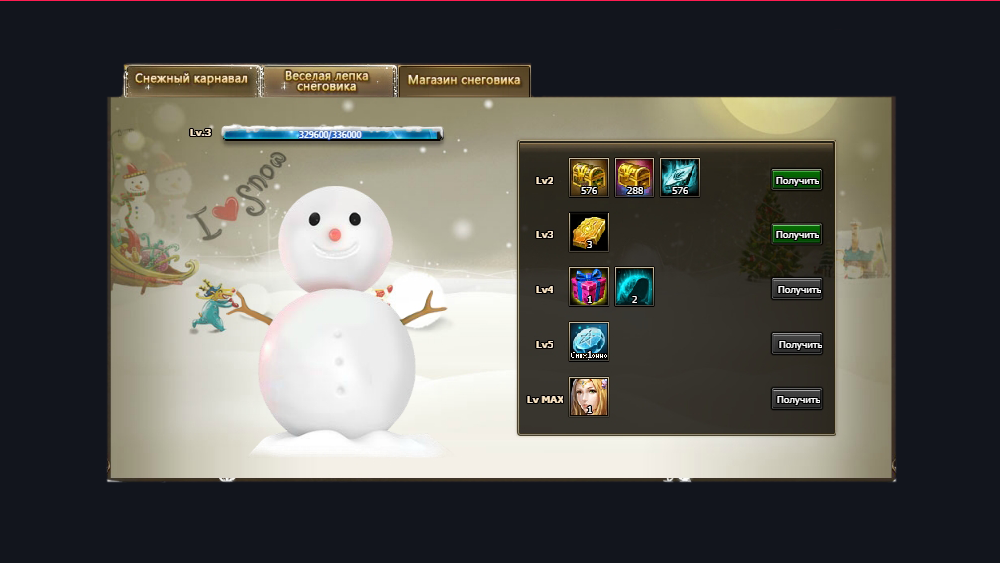Switch to the Веселая лепка снеговика tab
The height and width of the screenshot is (563, 1000).
click(x=327, y=81)
